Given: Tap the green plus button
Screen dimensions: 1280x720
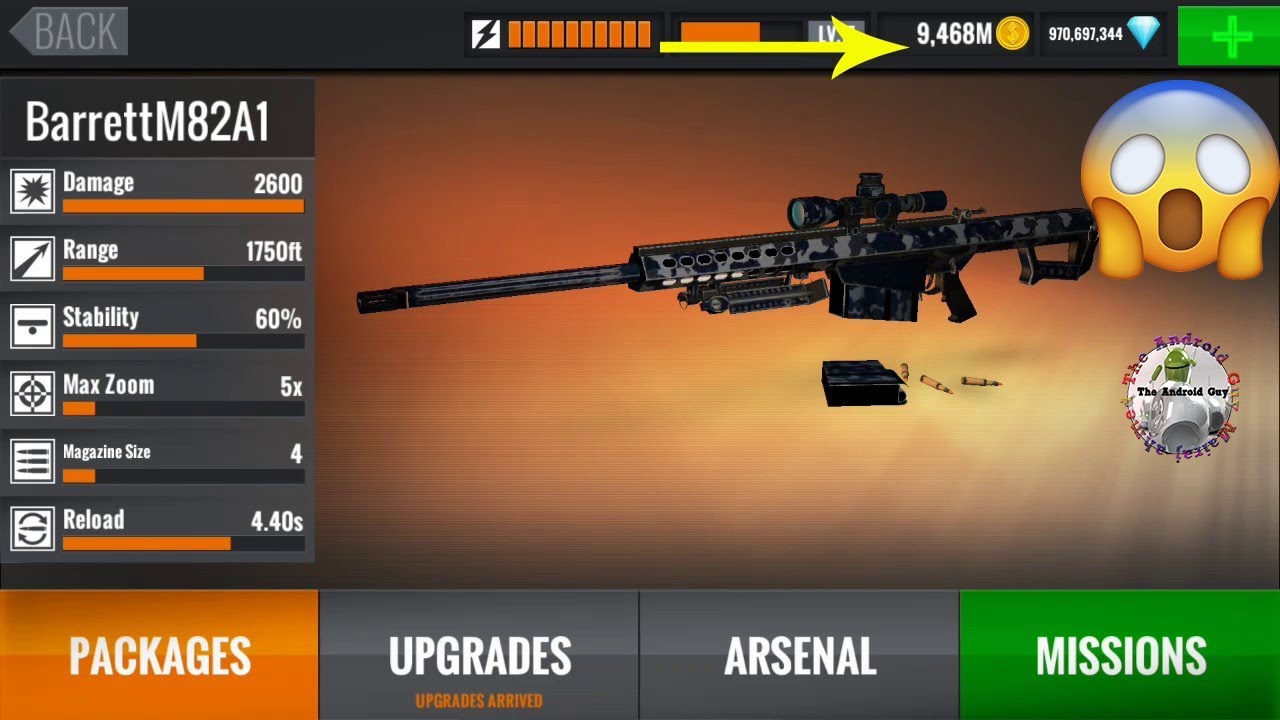Looking at the screenshot, I should pos(1229,35).
